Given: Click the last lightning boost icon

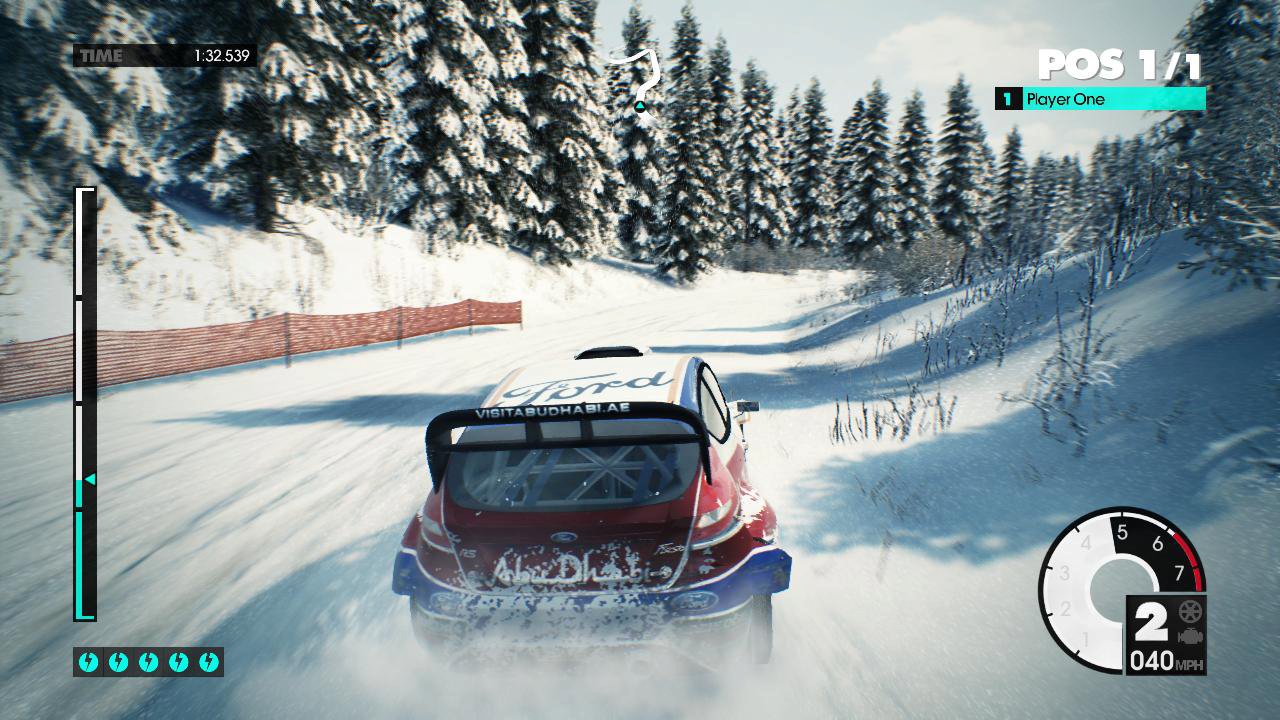Looking at the screenshot, I should [207, 660].
